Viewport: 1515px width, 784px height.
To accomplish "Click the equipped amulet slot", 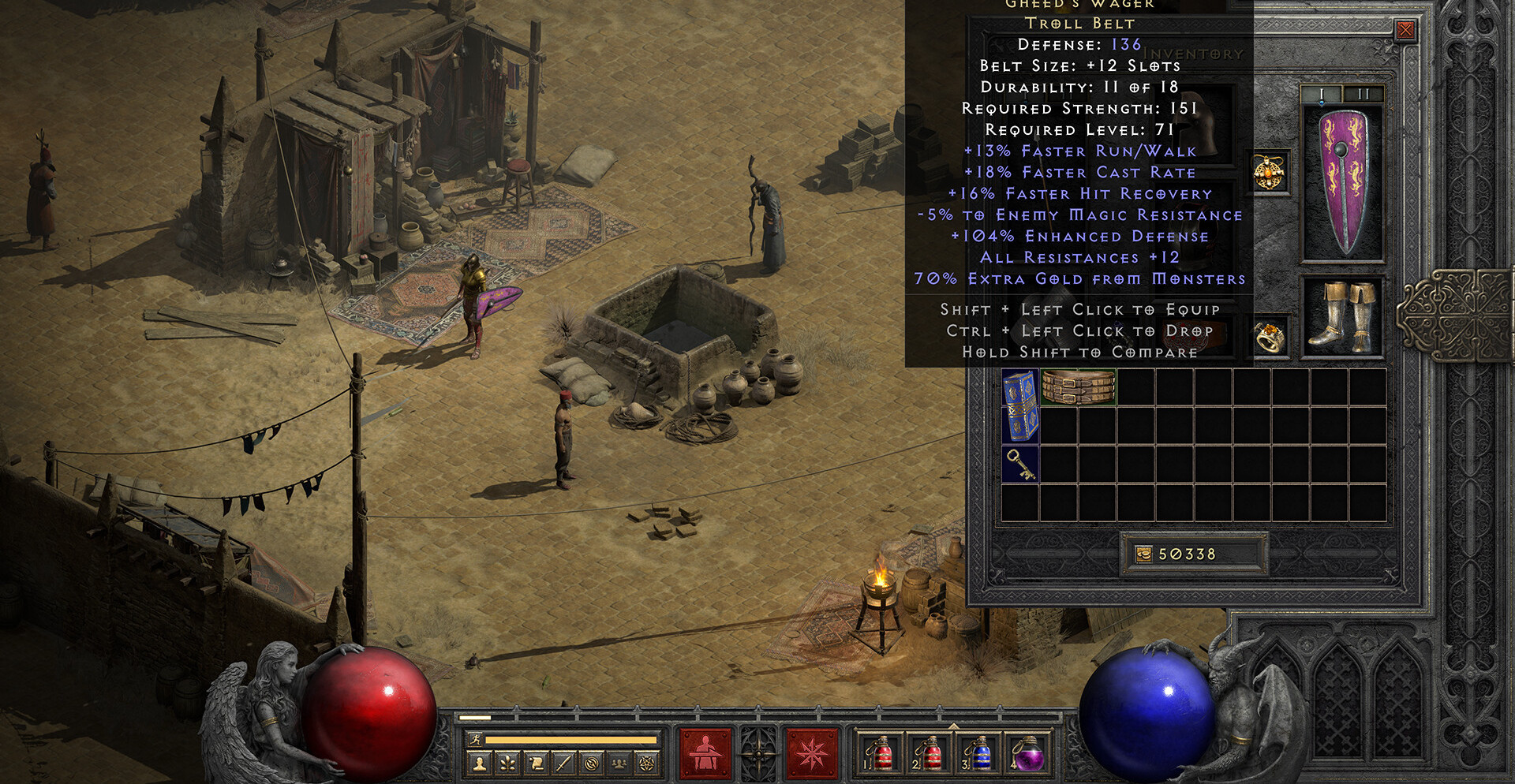I will point(1270,172).
